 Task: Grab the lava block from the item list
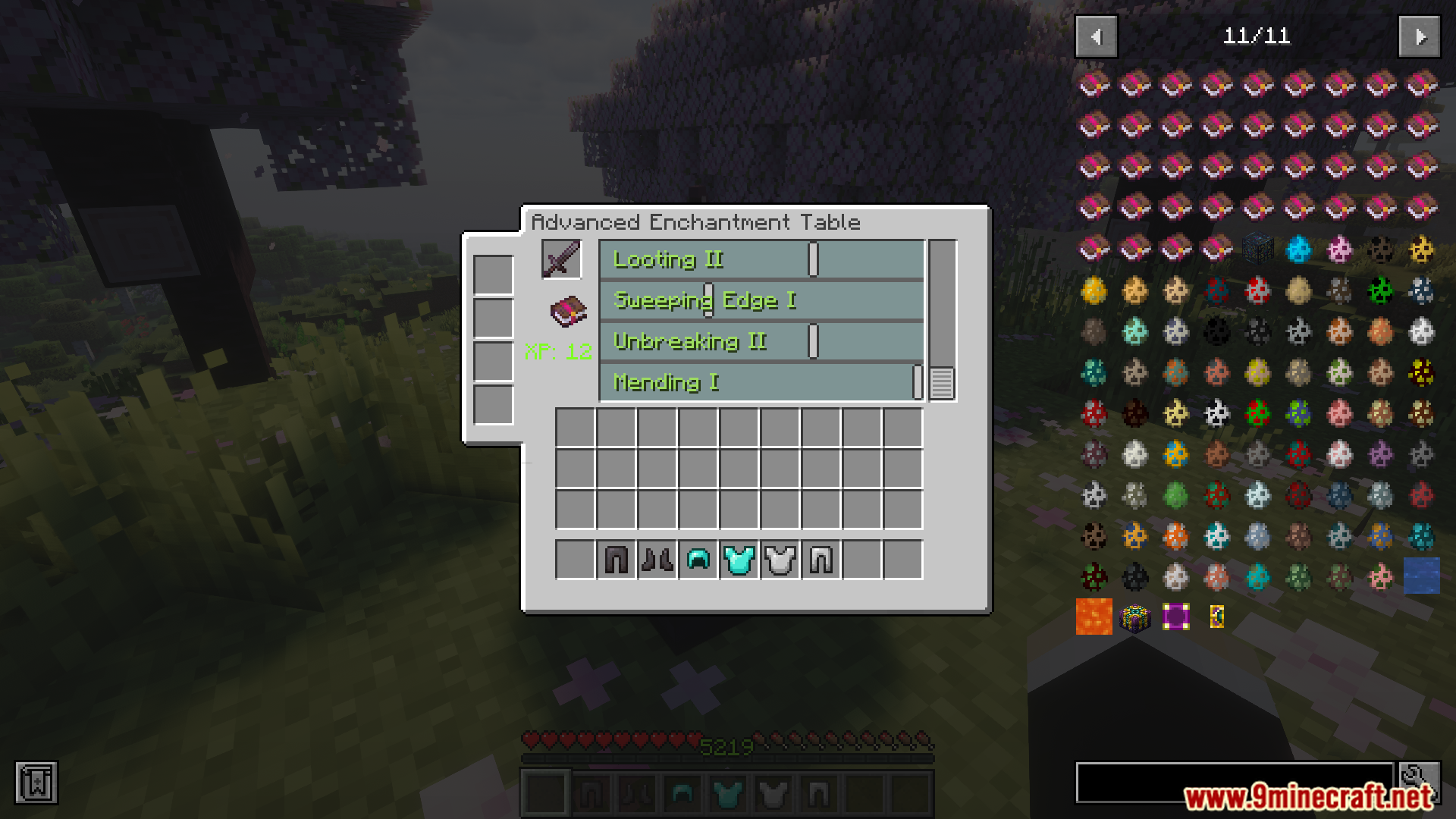coord(1093,617)
